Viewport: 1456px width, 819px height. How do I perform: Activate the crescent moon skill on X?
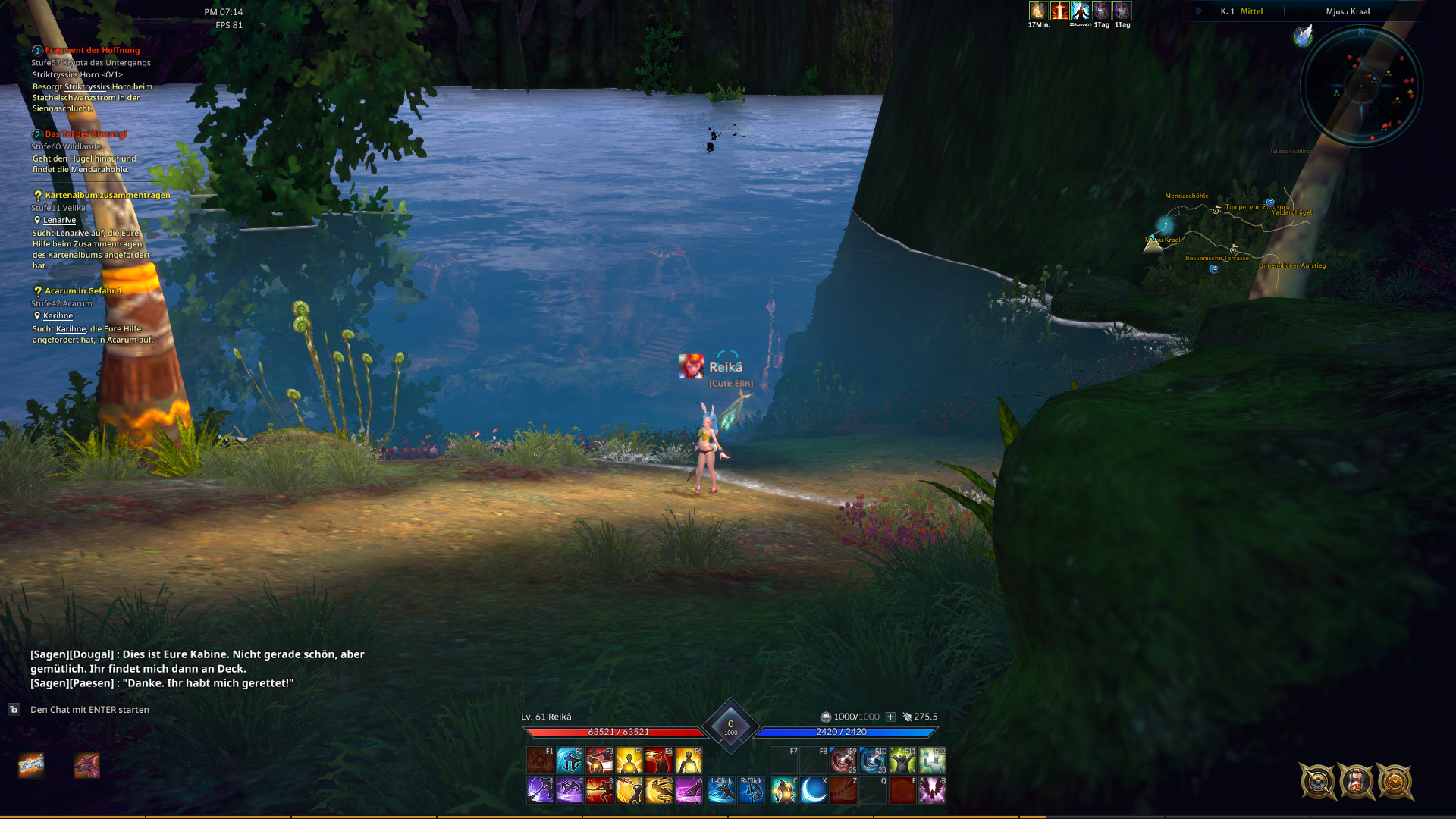[x=813, y=790]
